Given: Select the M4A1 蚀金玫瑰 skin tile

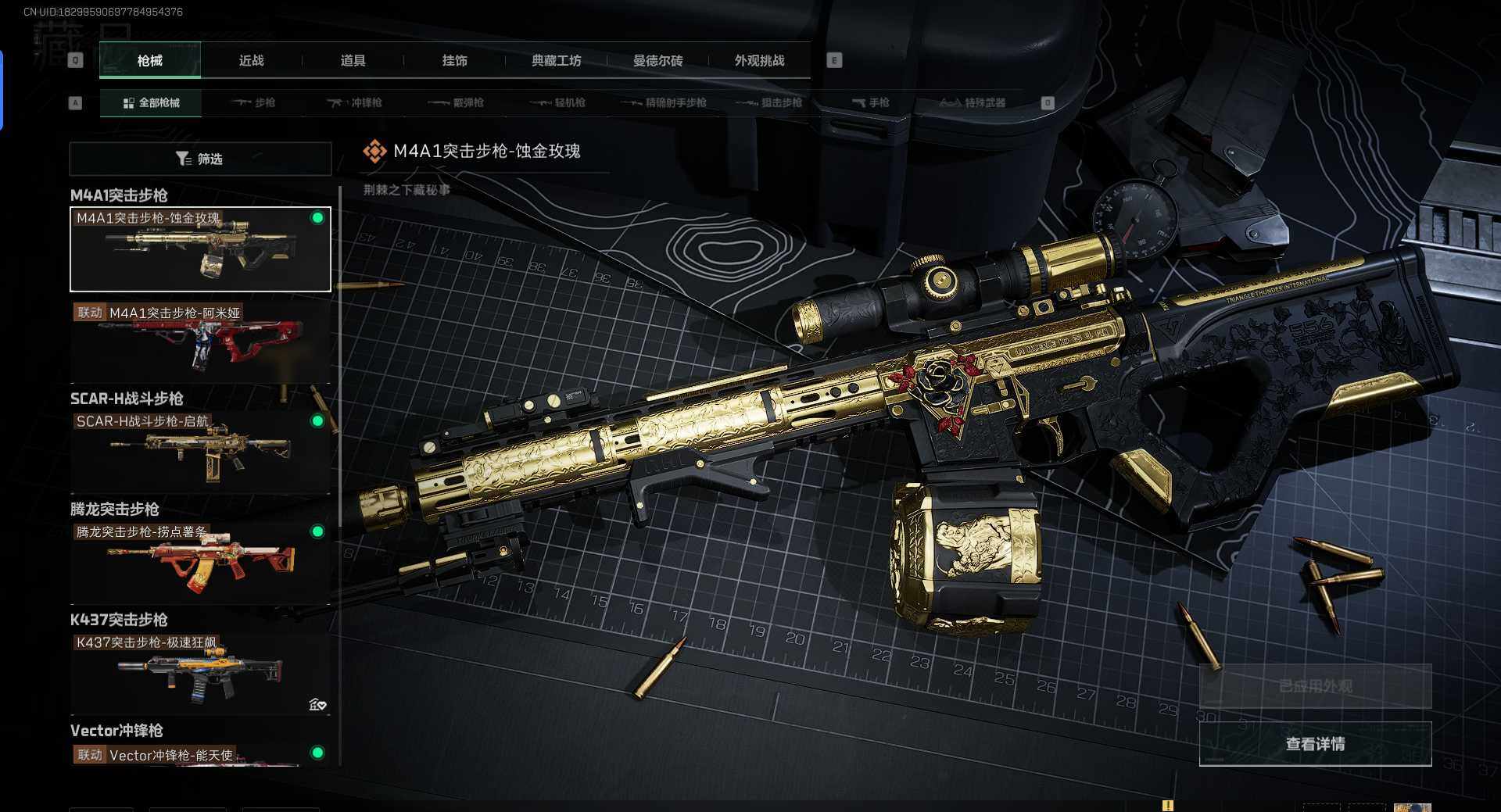Looking at the screenshot, I should [x=200, y=249].
